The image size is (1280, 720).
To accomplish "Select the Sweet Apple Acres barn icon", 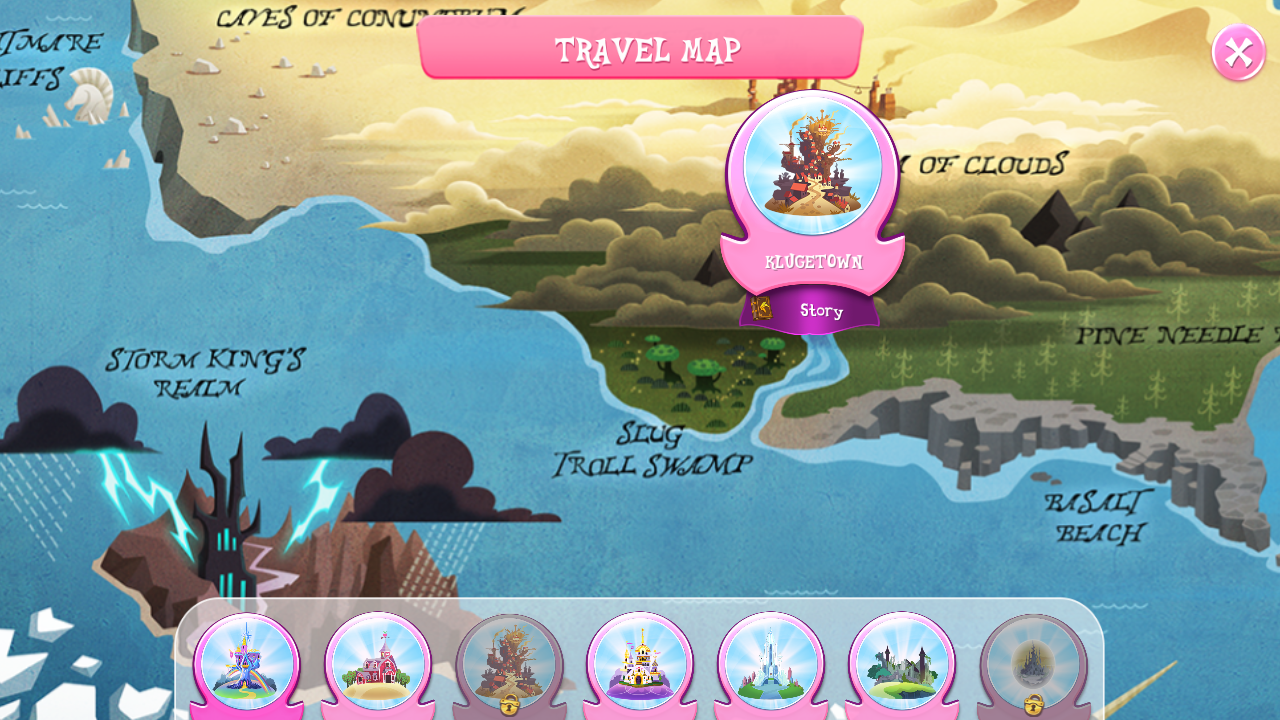I will (378, 660).
